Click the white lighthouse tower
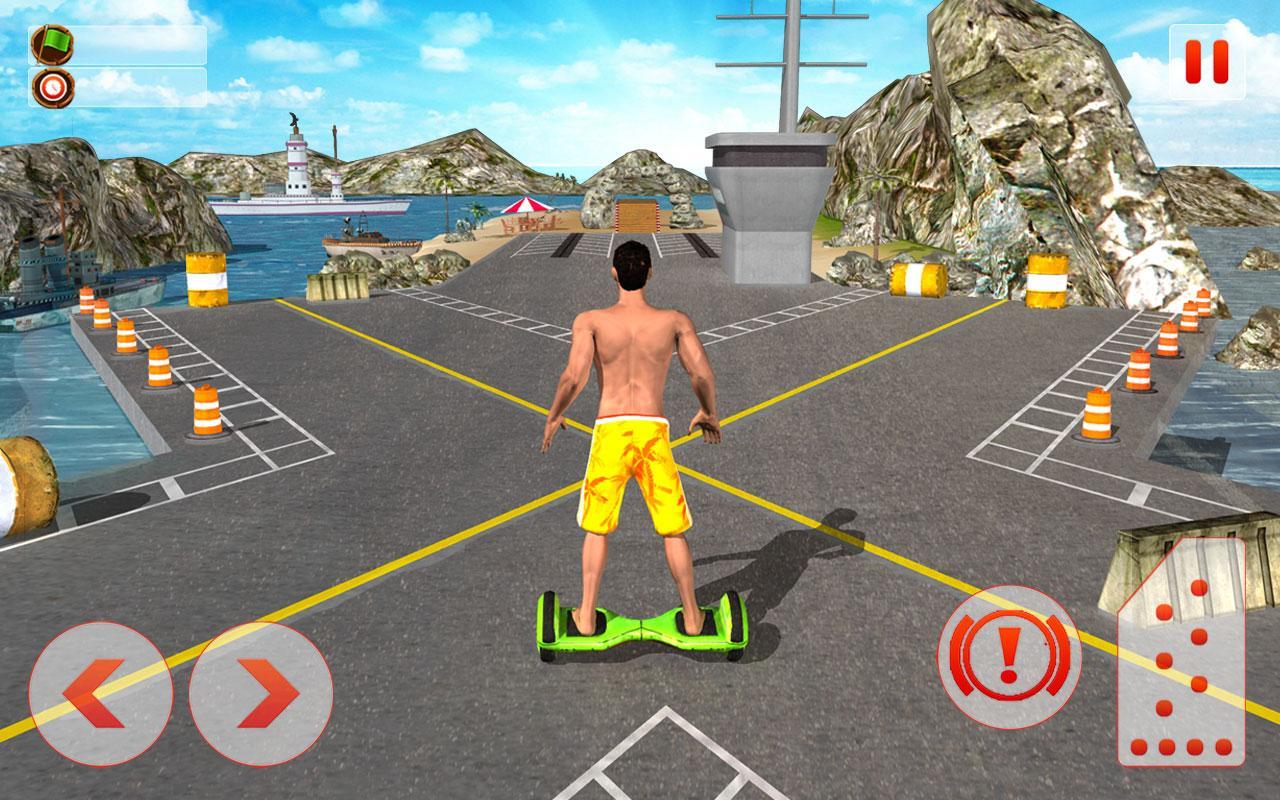The width and height of the screenshot is (1280, 800). 295,160
